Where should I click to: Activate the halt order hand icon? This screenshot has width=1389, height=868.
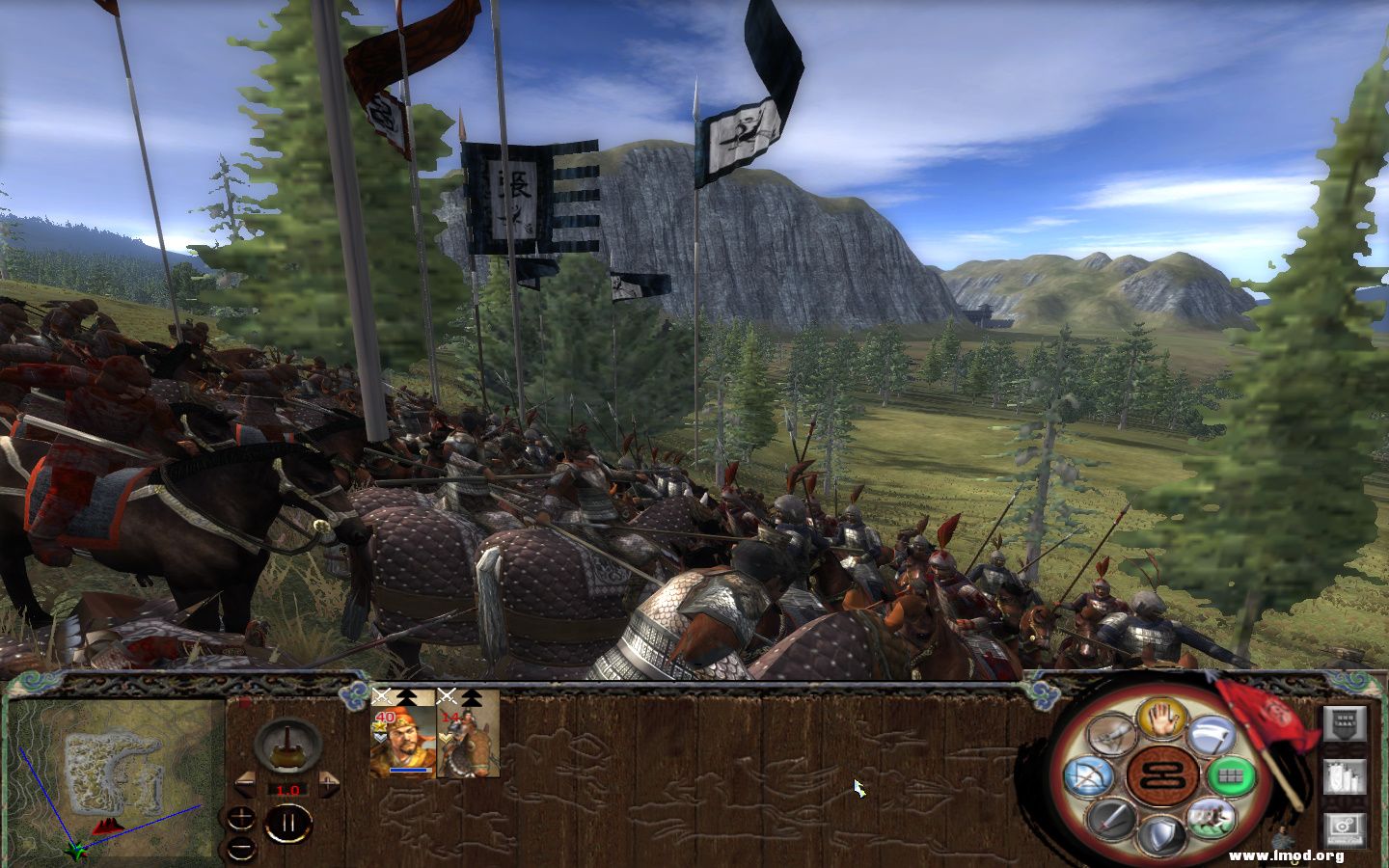1160,720
